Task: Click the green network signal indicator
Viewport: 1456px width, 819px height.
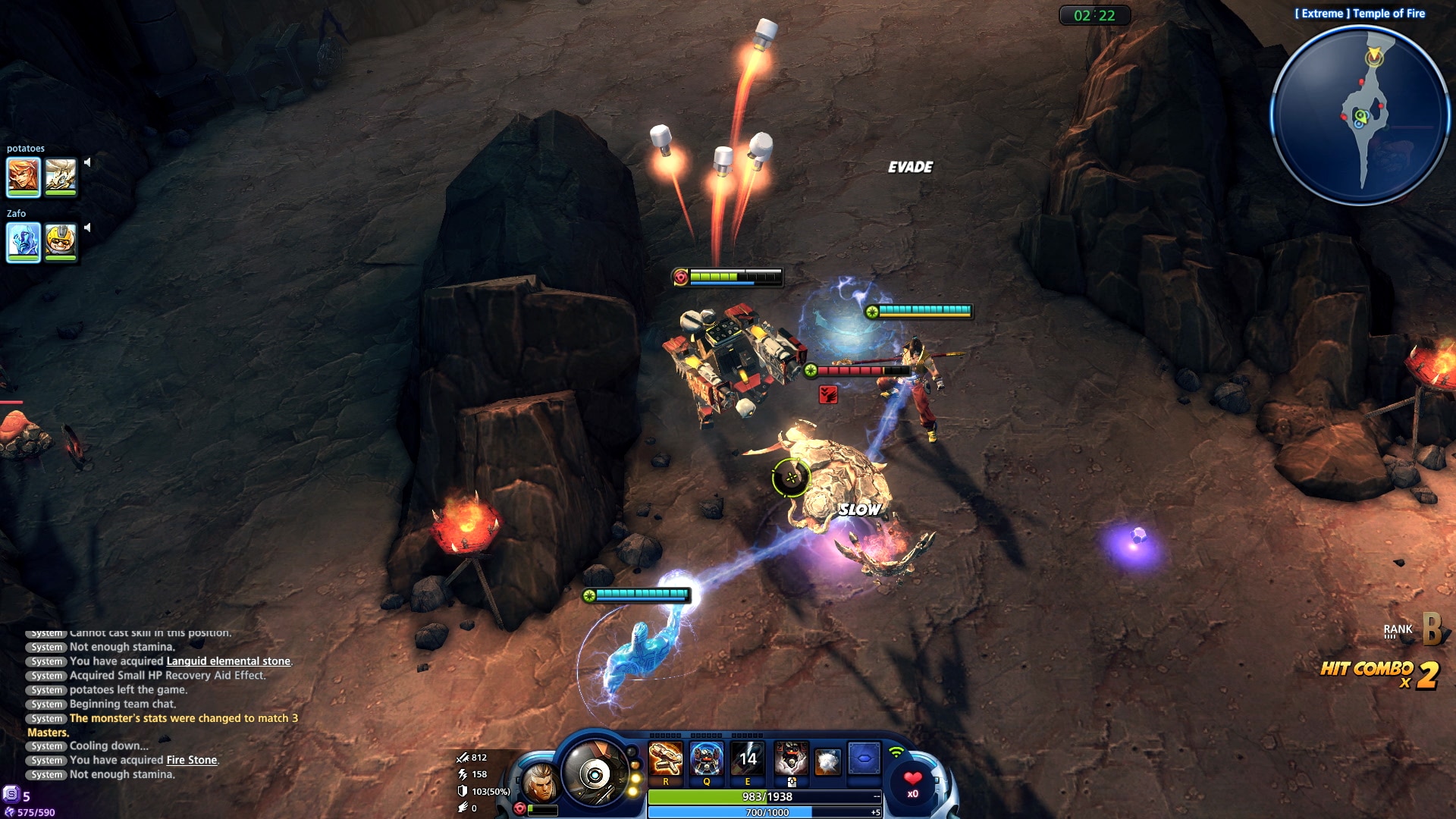Action: (896, 752)
